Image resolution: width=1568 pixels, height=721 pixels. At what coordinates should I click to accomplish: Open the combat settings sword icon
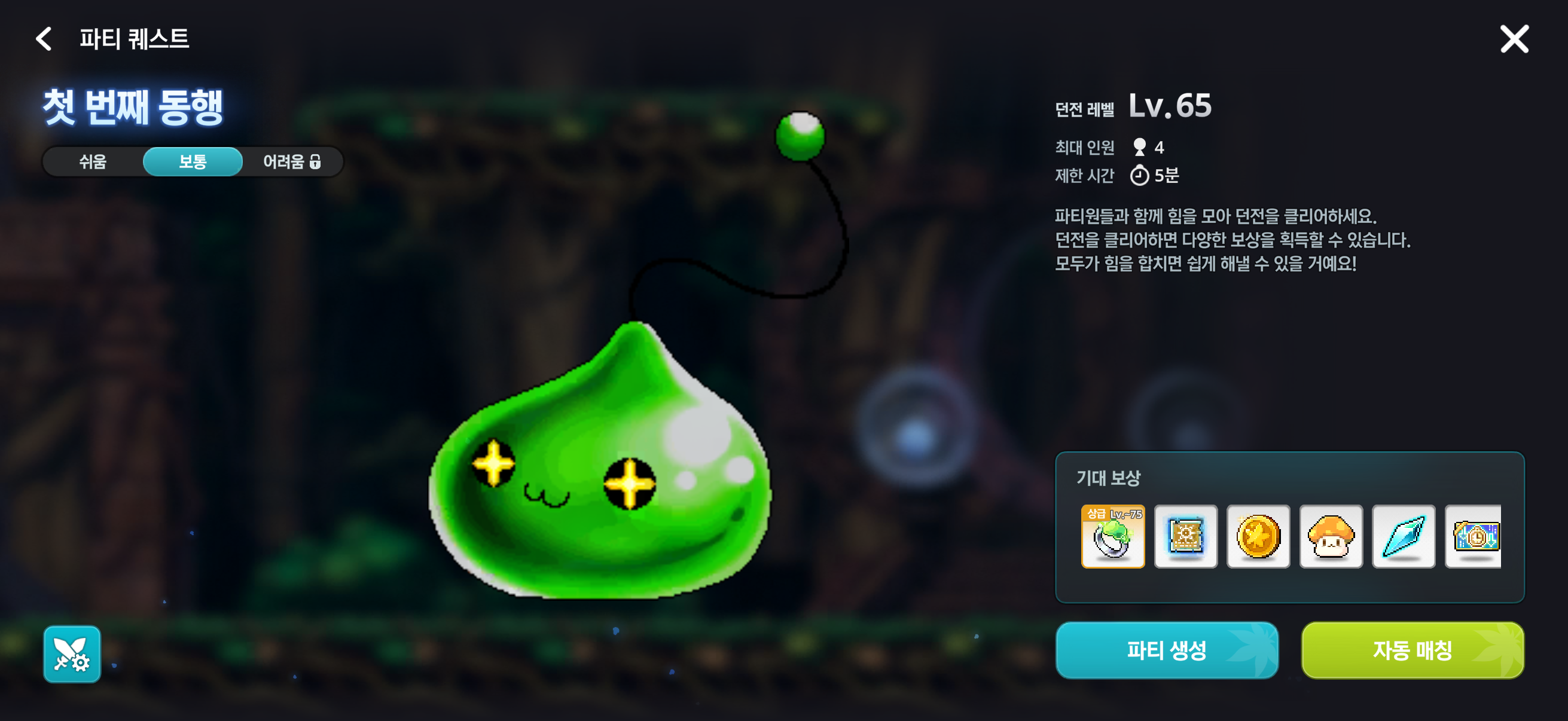(x=72, y=654)
